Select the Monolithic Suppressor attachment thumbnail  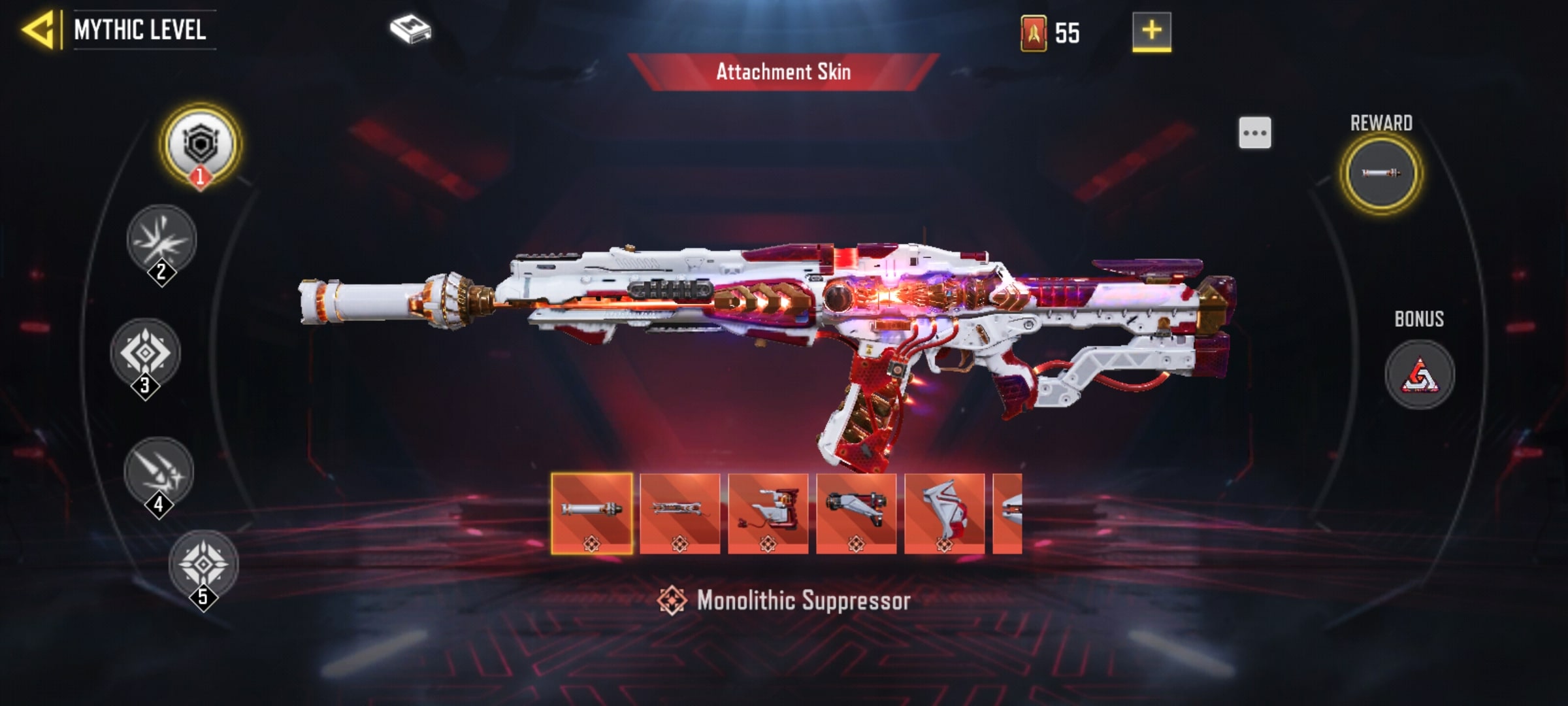pyautogui.click(x=592, y=514)
